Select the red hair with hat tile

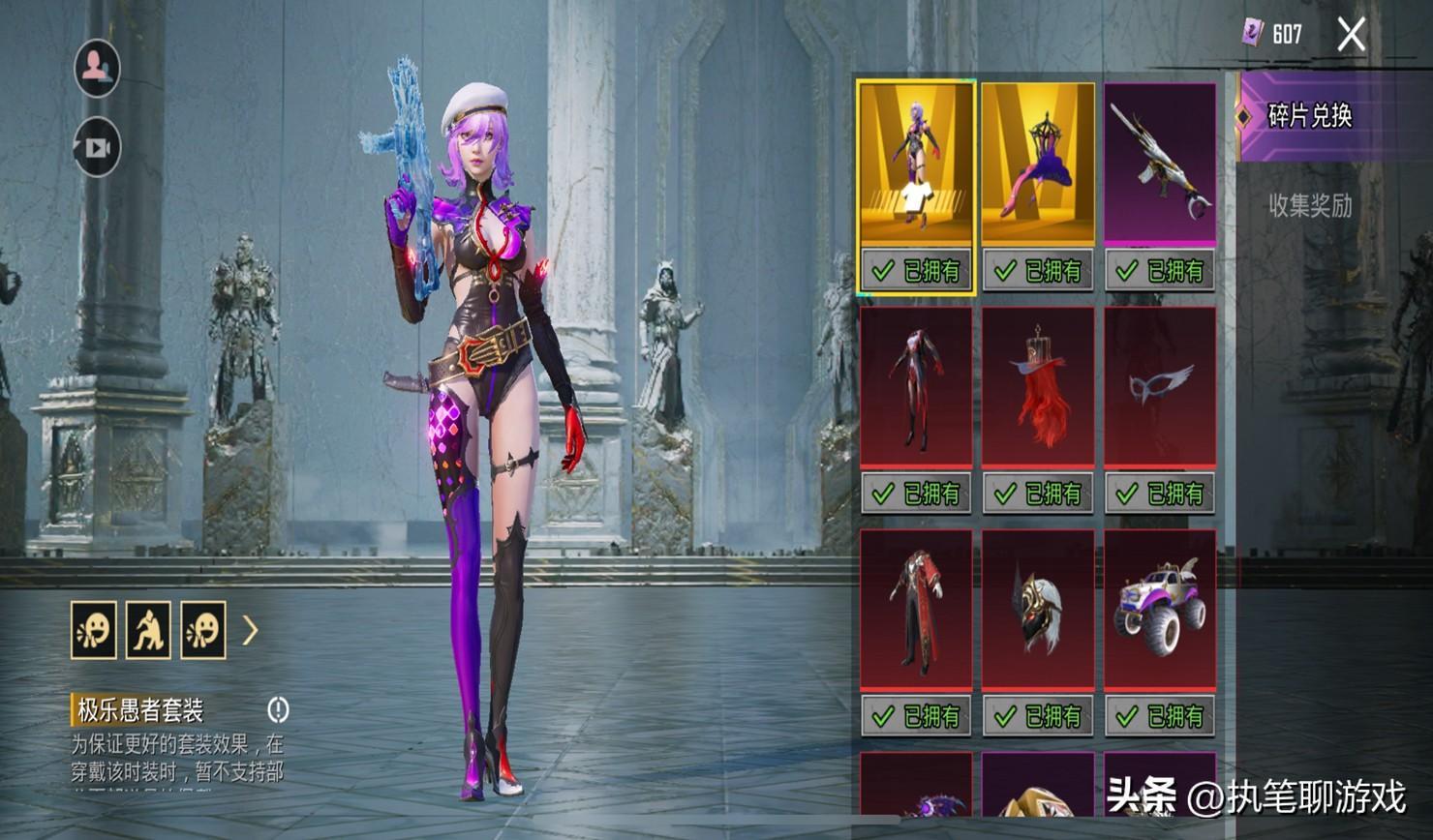[x=1038, y=387]
